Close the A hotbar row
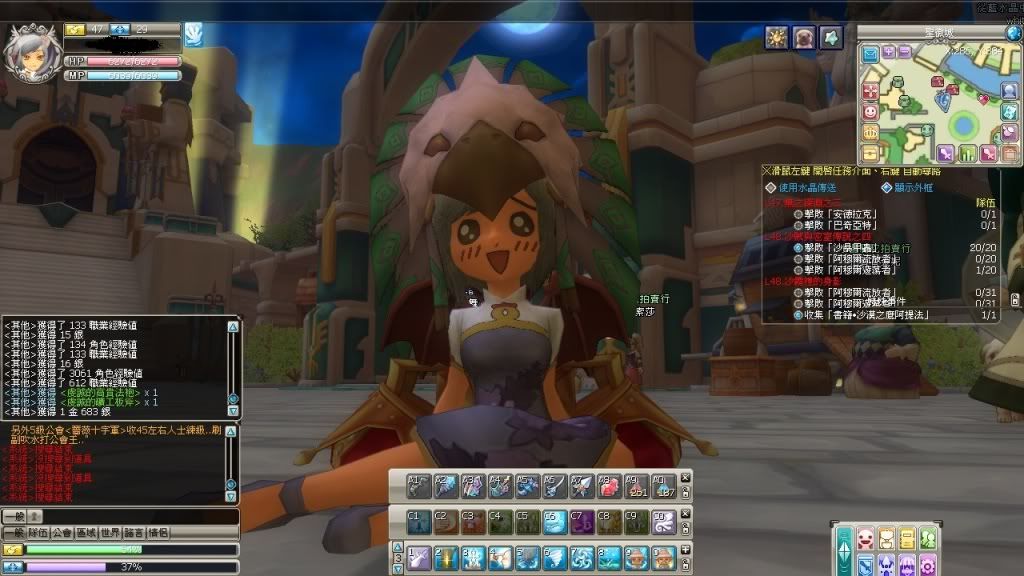Viewport: 1024px width, 576px height. pyautogui.click(x=685, y=478)
